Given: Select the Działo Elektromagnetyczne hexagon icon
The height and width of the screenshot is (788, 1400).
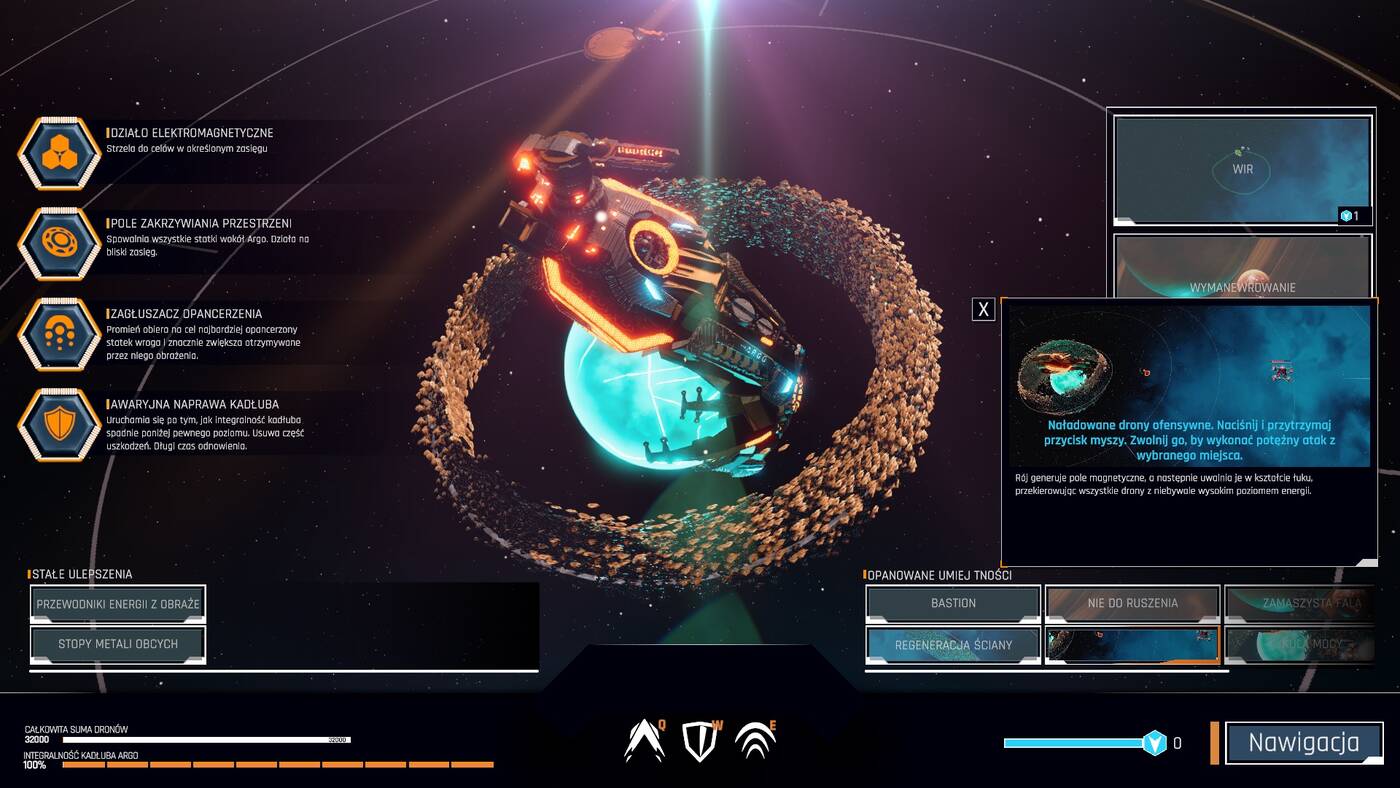Looking at the screenshot, I should click(59, 153).
